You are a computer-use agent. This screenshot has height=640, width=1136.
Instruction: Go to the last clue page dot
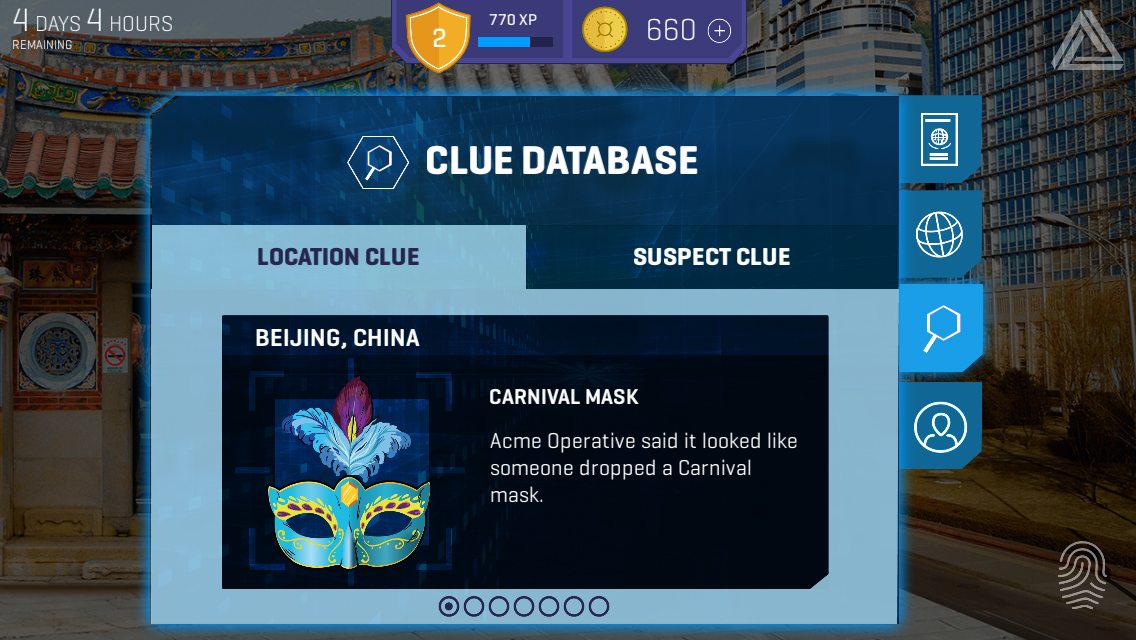[x=598, y=606]
